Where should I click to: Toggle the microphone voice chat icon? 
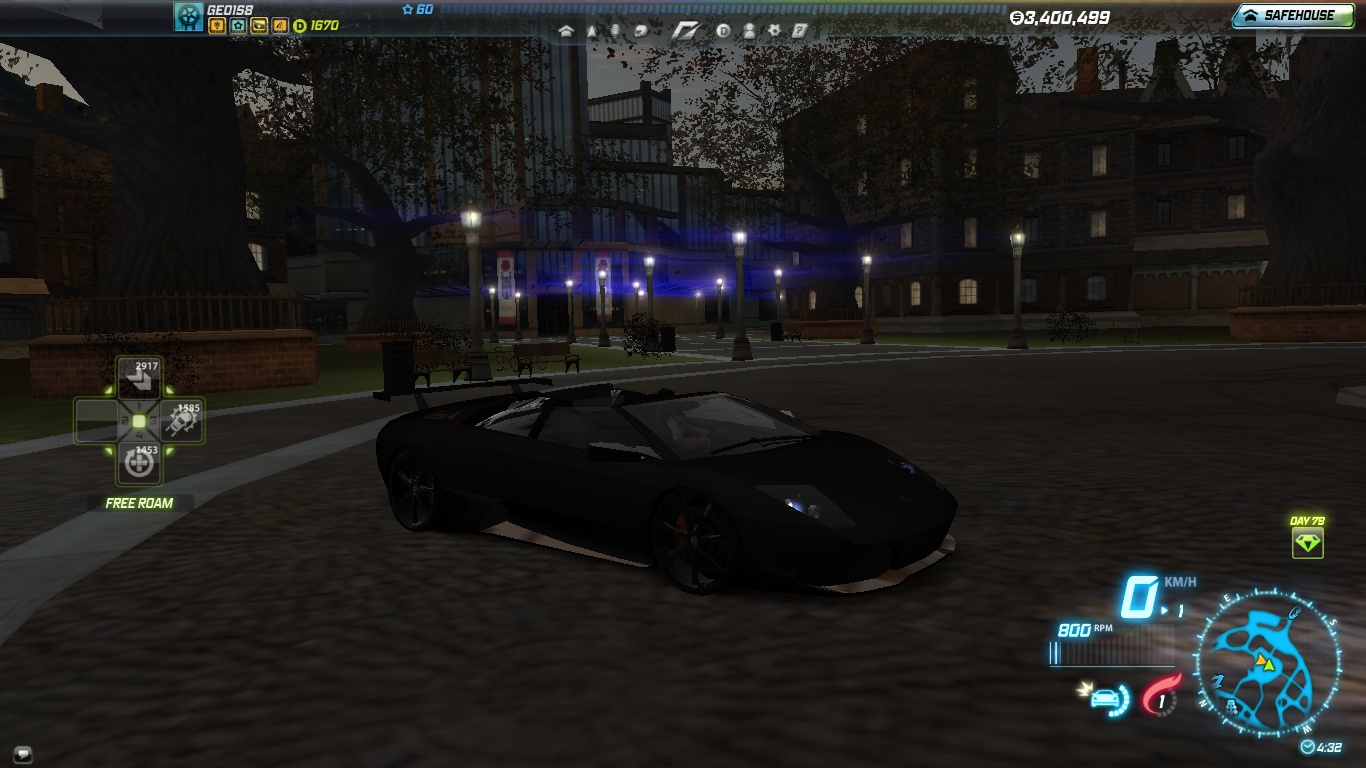[x=615, y=31]
